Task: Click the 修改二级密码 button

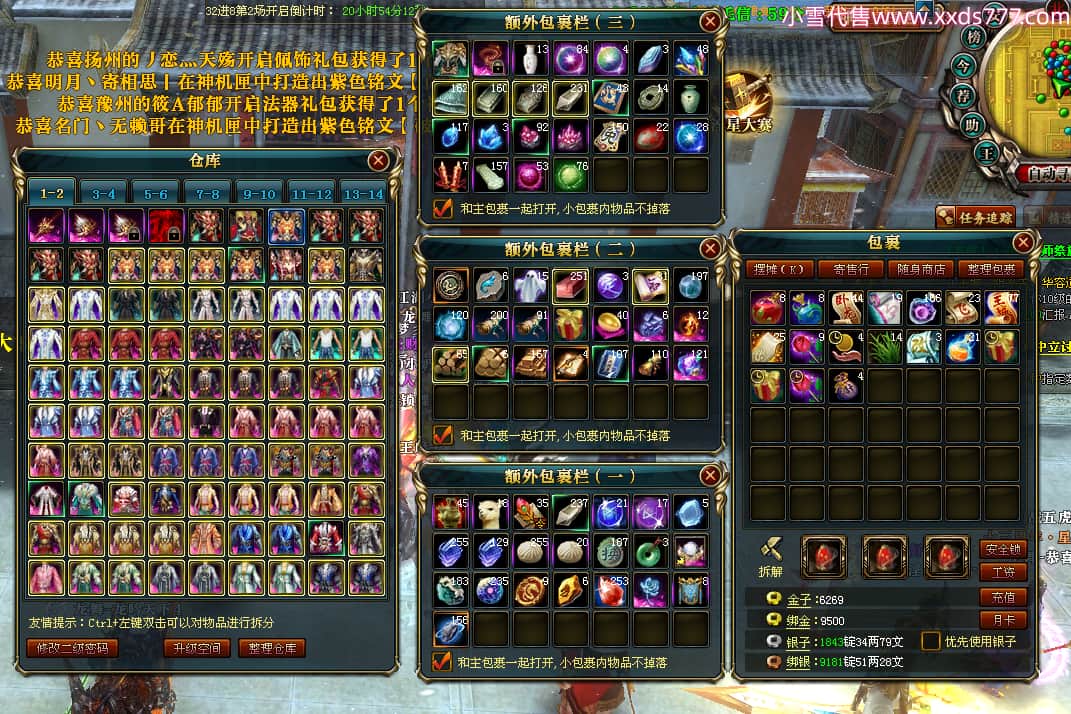Action: click(72, 648)
